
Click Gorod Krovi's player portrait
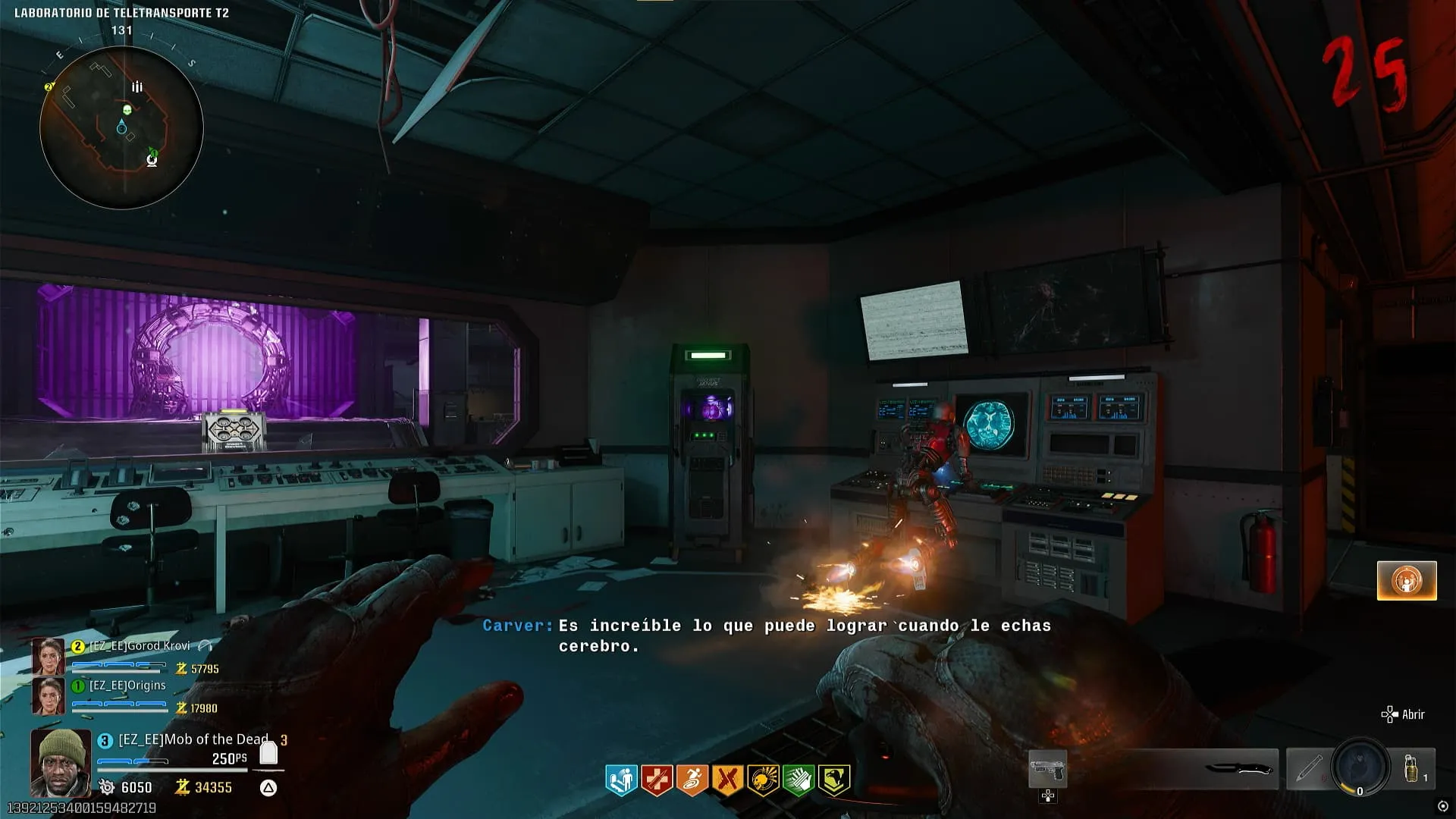(48, 656)
